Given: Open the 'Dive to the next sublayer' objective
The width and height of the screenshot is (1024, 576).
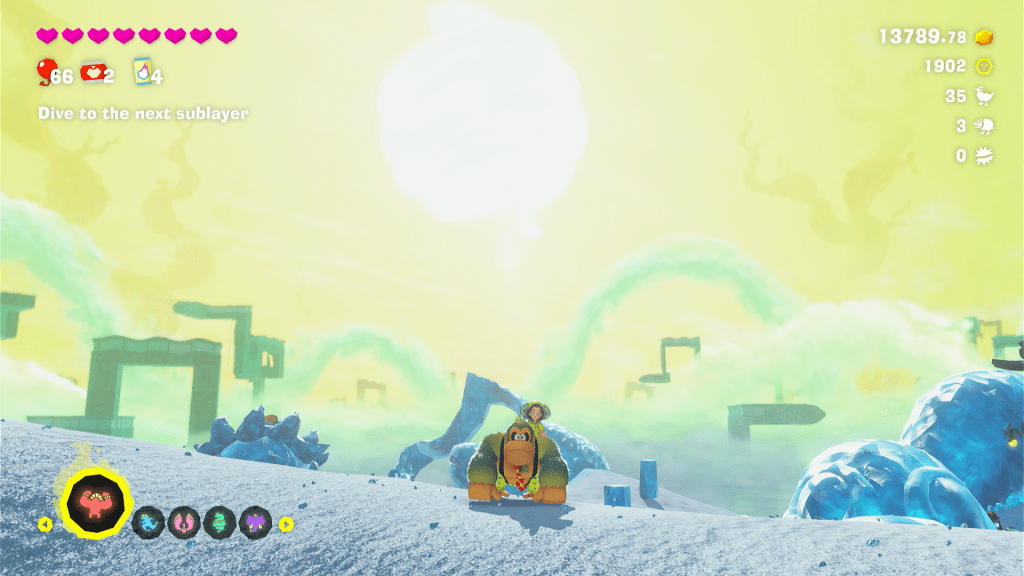Looking at the screenshot, I should [x=143, y=114].
